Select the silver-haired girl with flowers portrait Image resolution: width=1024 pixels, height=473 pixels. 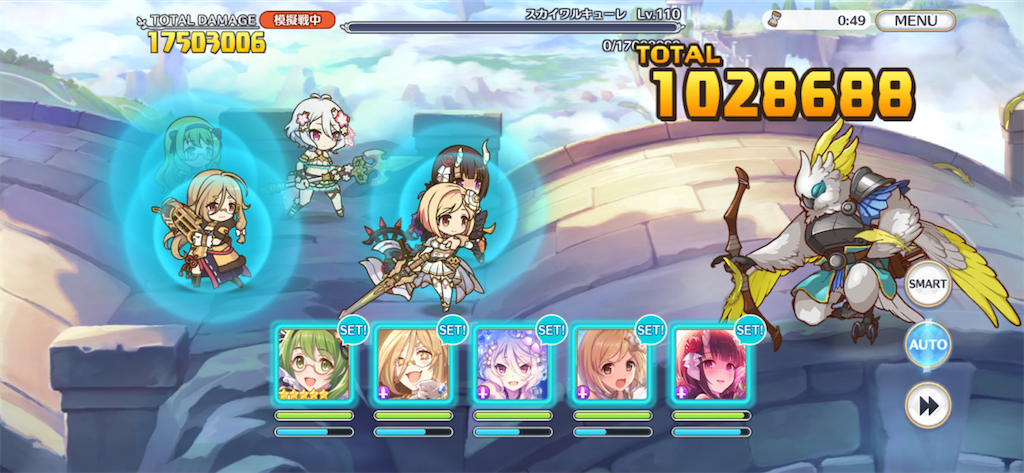[x=512, y=364]
